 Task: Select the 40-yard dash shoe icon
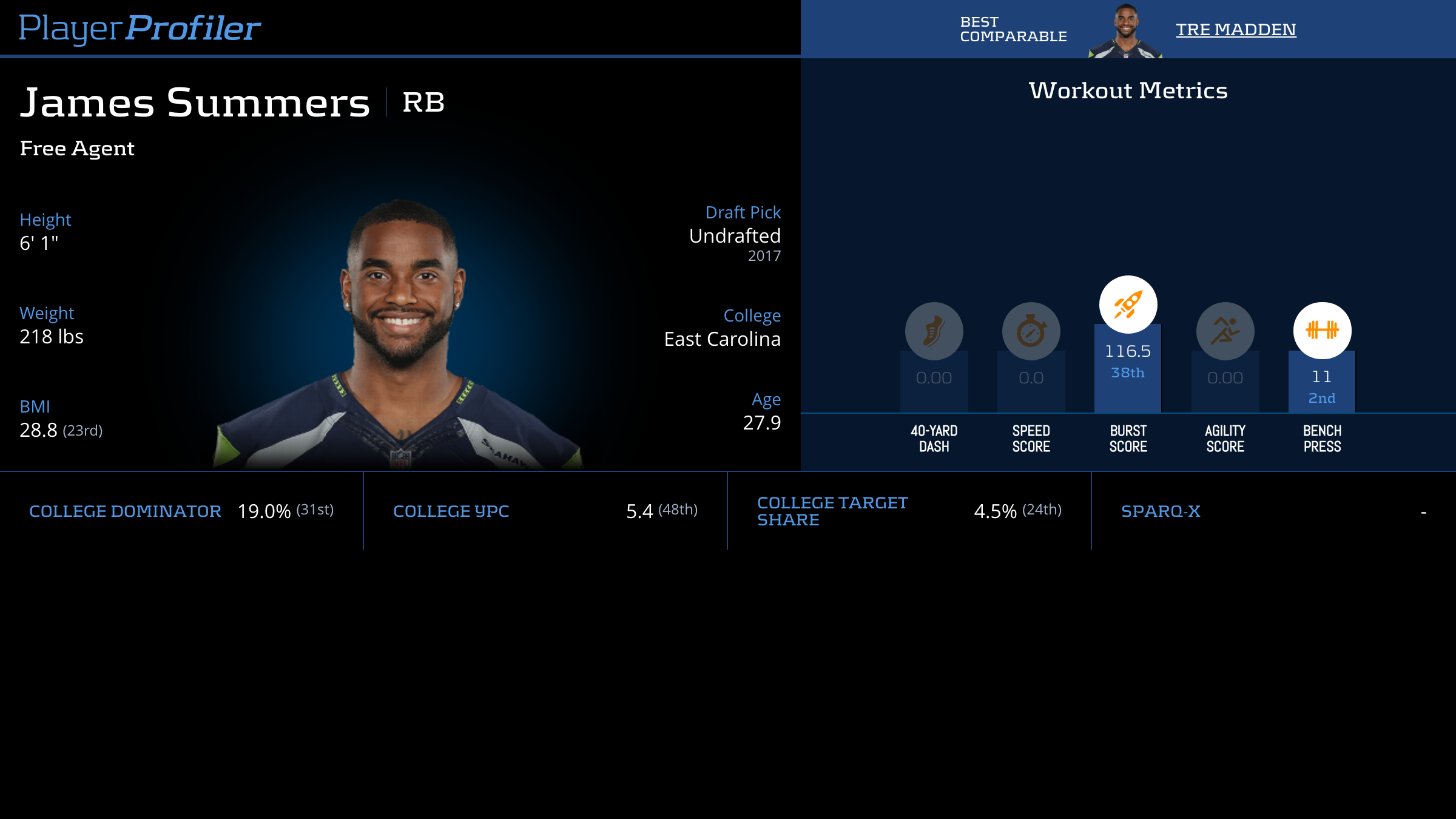[934, 331]
